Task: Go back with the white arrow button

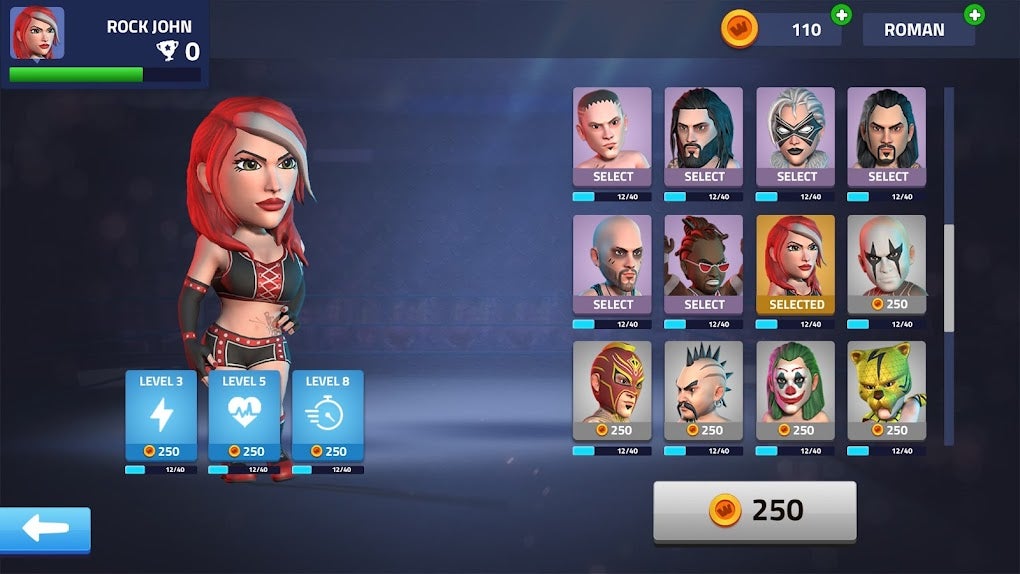Action: (45, 529)
